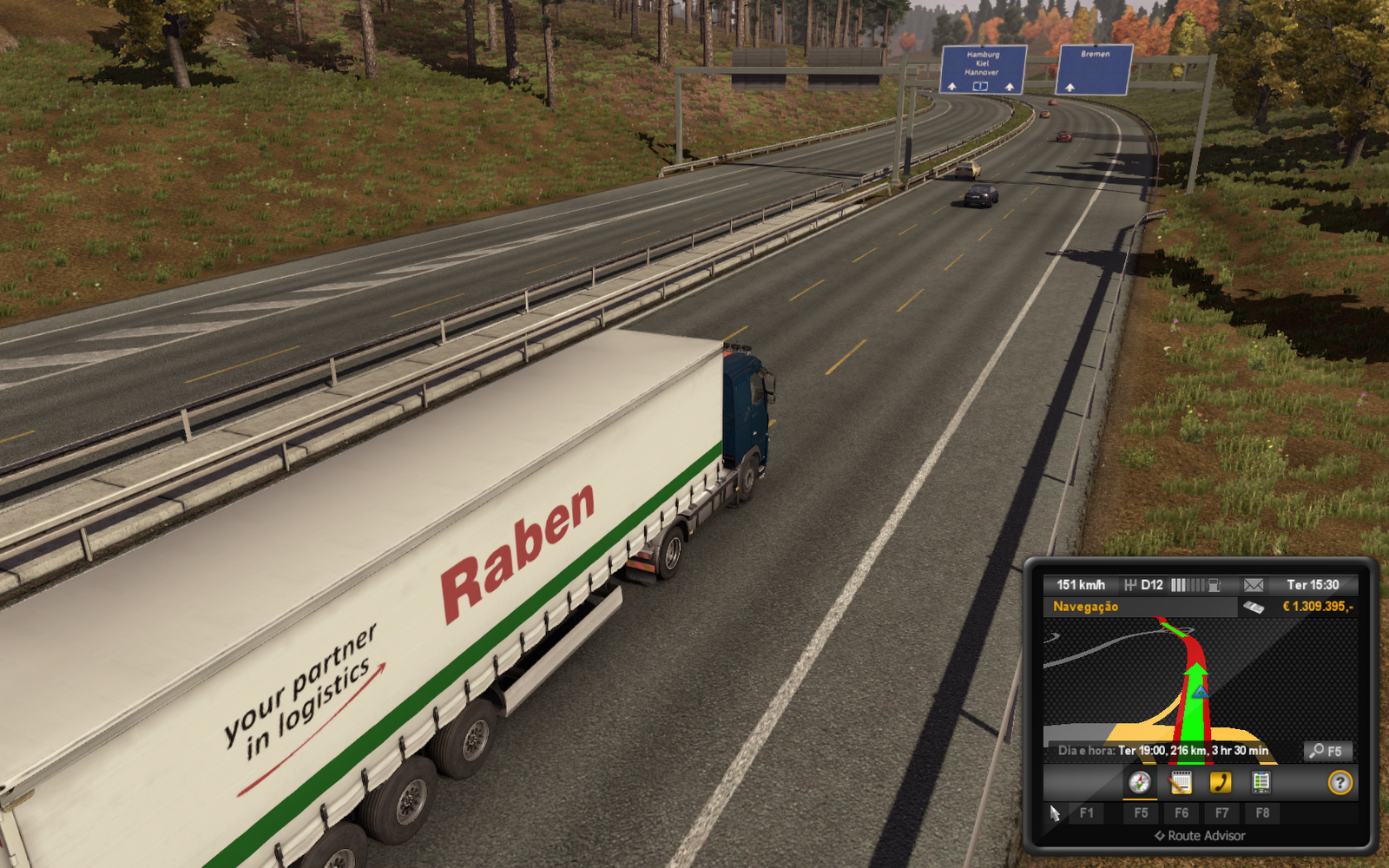This screenshot has width=1389, height=868.
Task: Click the yellow help question mark icon
Action: click(x=1340, y=782)
